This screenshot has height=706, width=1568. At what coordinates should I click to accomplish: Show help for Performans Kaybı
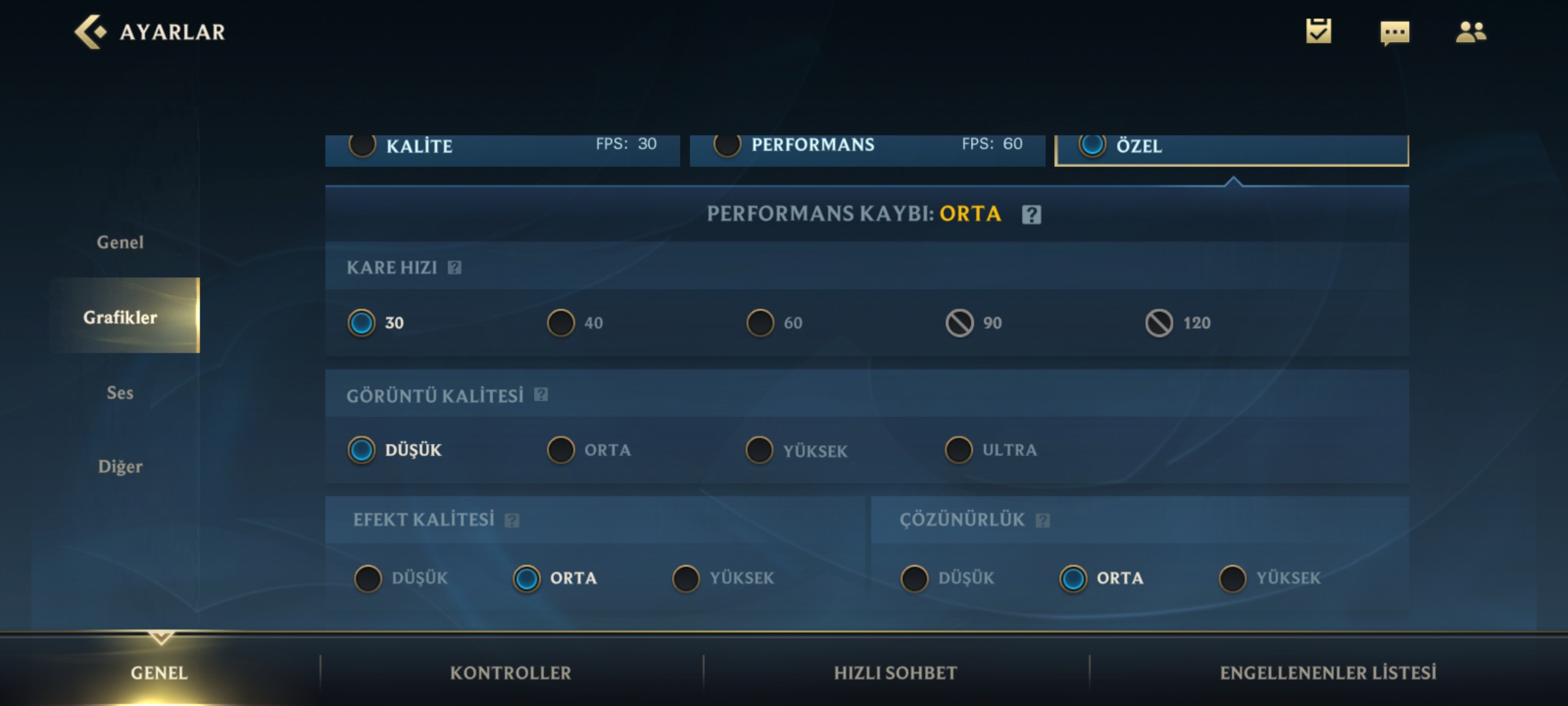(1032, 214)
